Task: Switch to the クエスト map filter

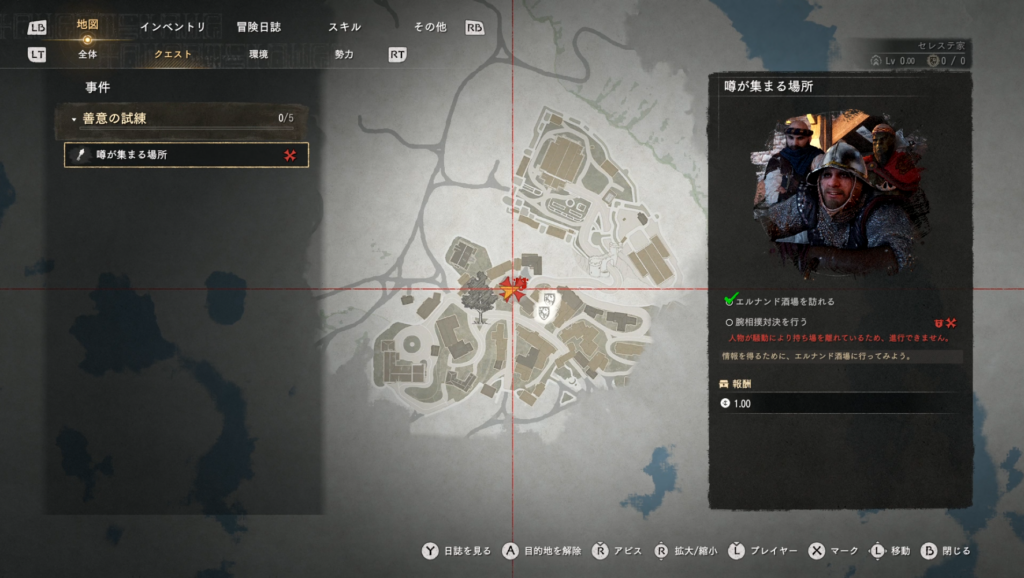Action: (x=173, y=54)
